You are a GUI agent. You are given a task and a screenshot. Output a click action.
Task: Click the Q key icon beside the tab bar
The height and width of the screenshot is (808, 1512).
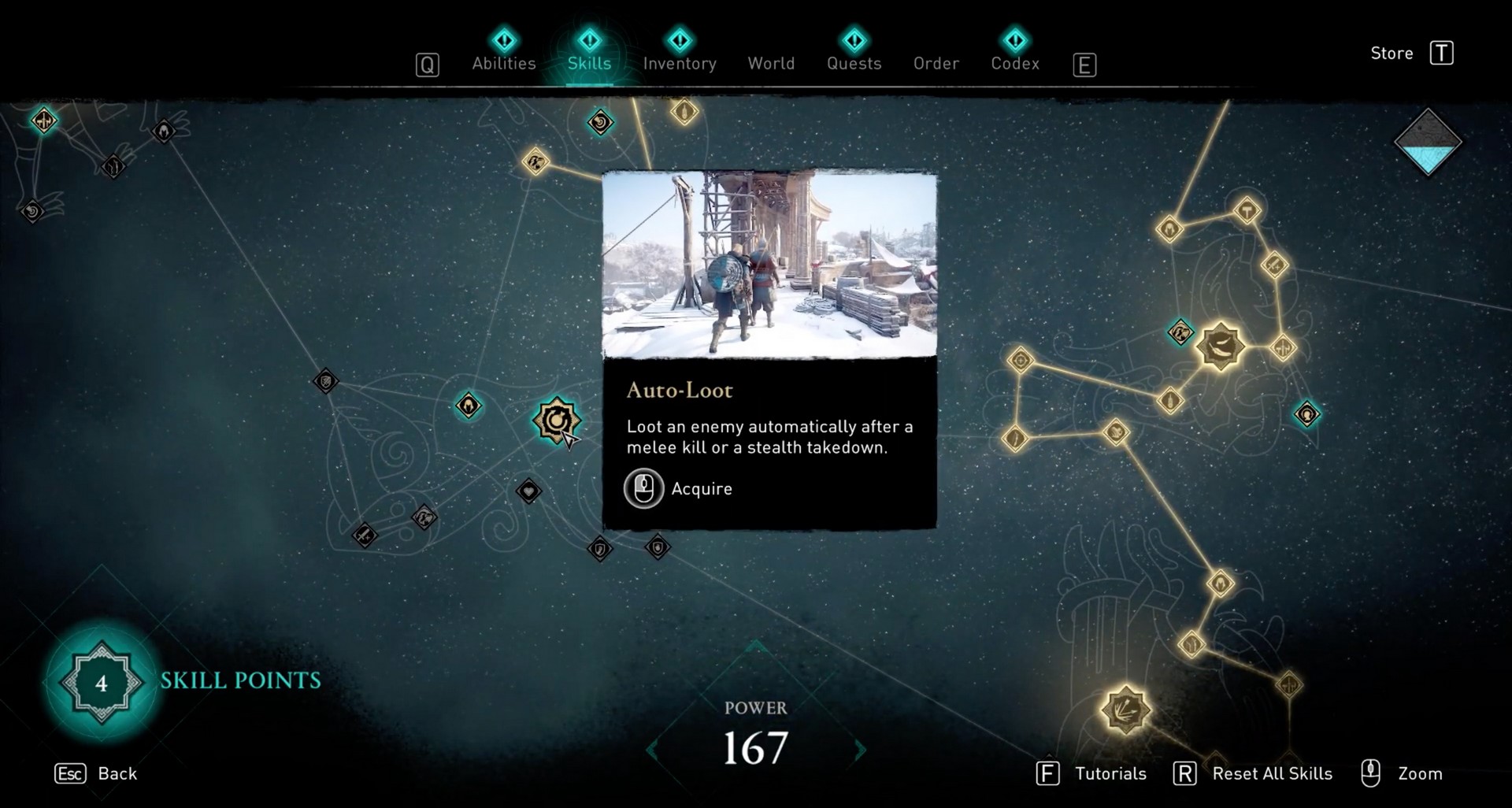(x=428, y=65)
